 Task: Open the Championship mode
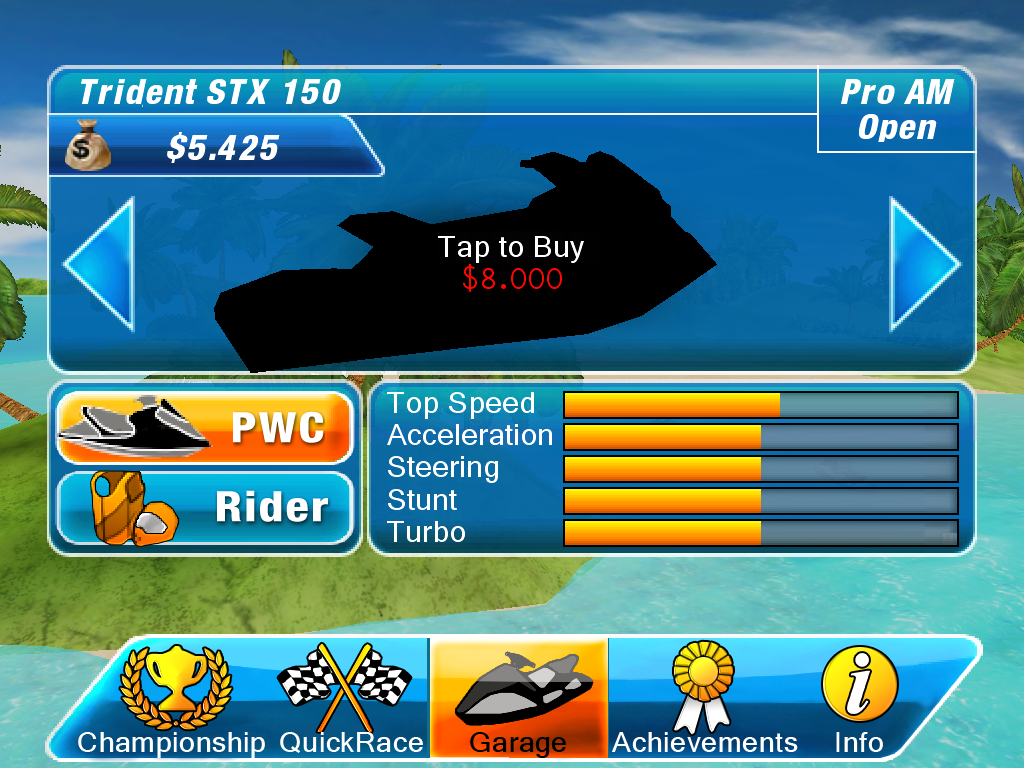174,699
